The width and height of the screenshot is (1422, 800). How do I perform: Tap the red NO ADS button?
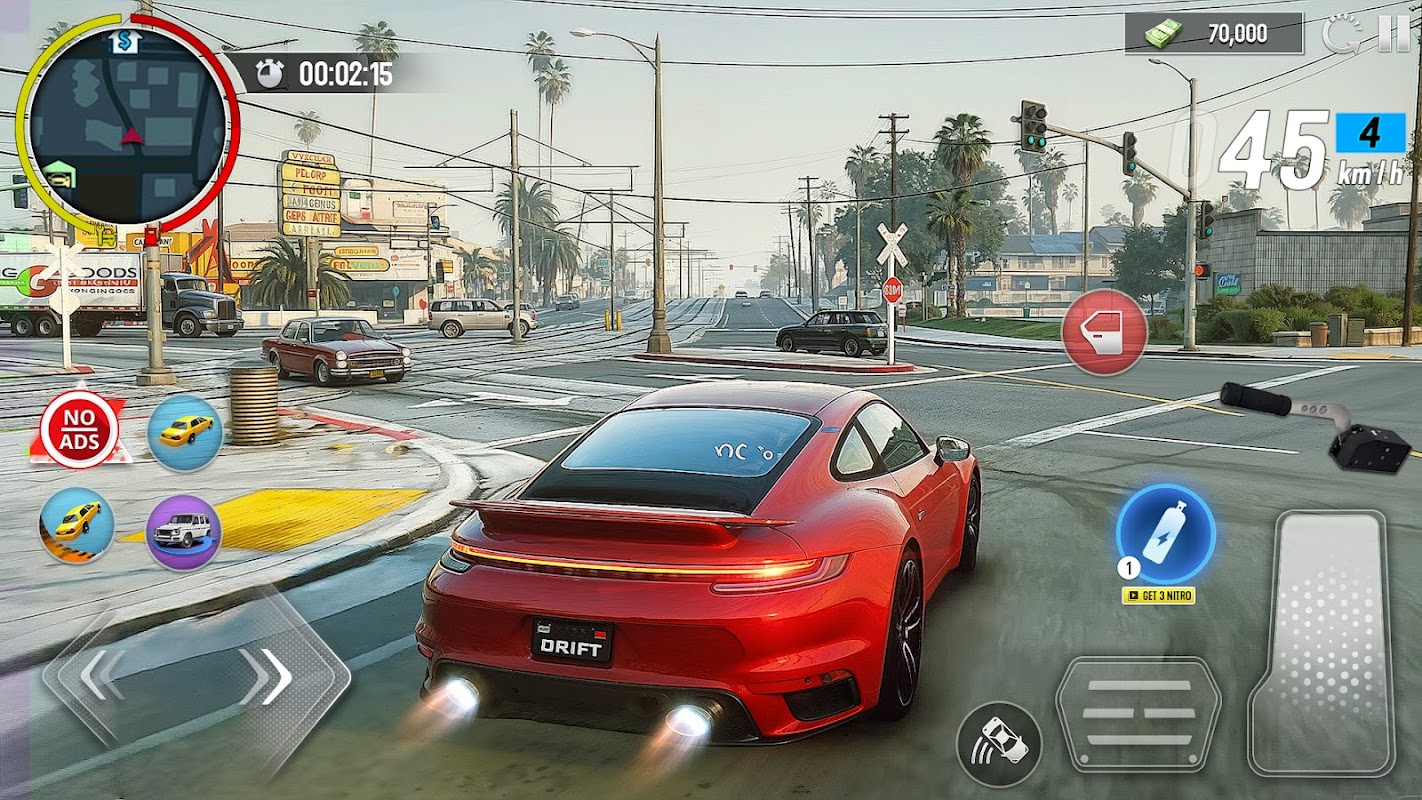pos(79,430)
